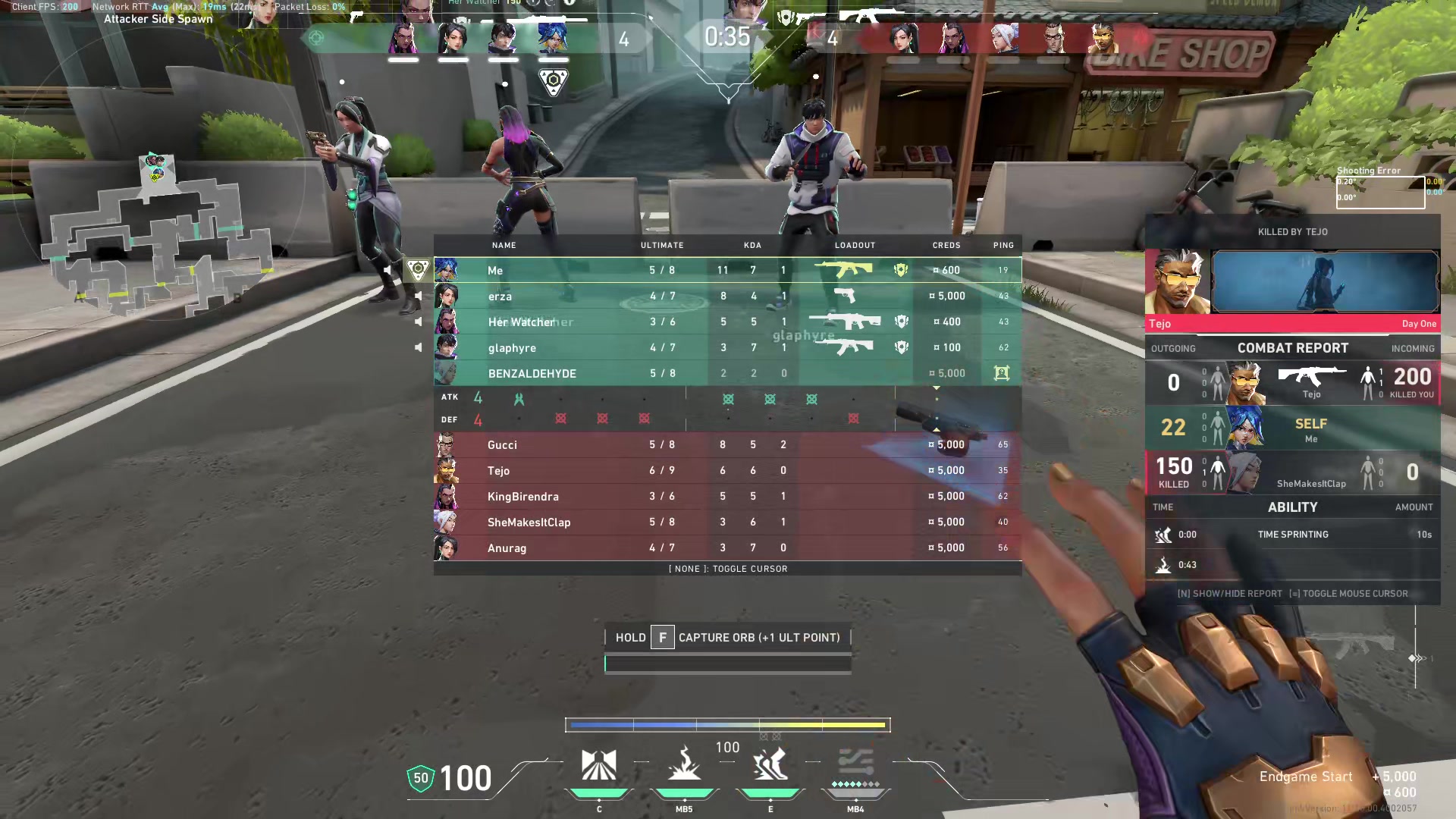Click Tejo's scoreboard row
The image size is (1456, 819).
728,470
